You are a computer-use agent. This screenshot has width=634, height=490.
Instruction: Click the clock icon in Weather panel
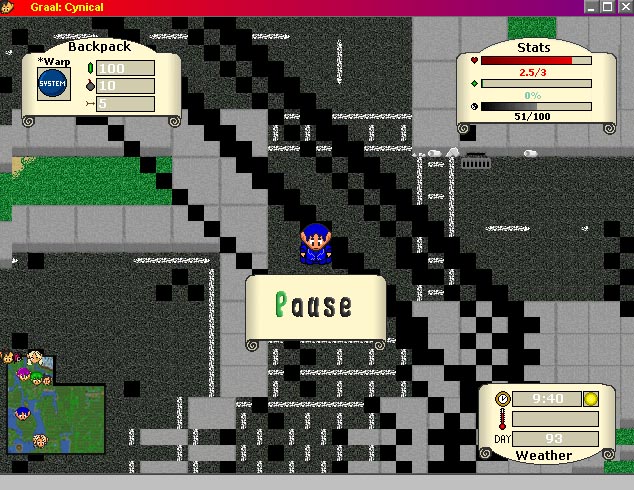click(503, 399)
